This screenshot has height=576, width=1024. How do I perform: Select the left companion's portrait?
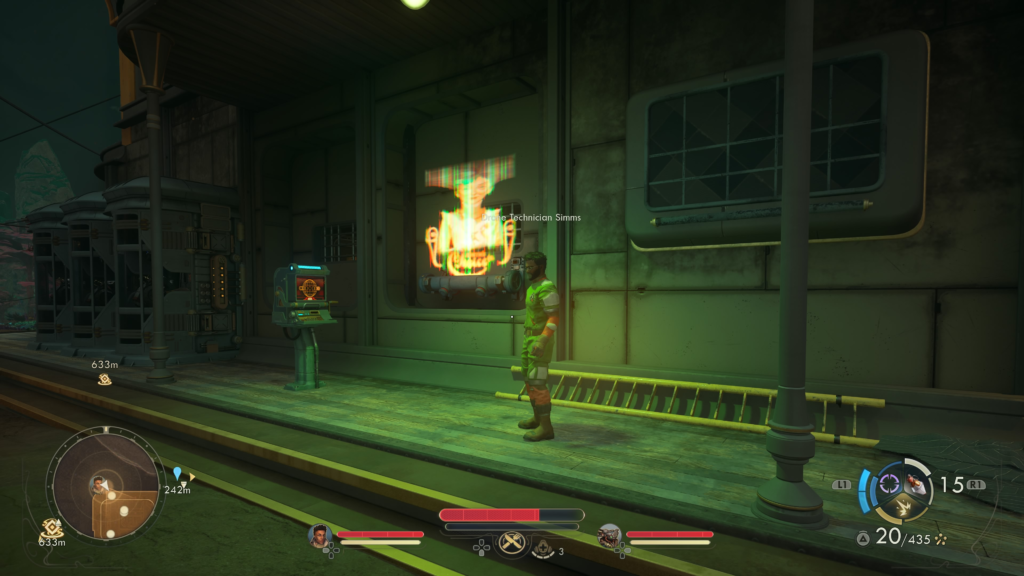[320, 536]
